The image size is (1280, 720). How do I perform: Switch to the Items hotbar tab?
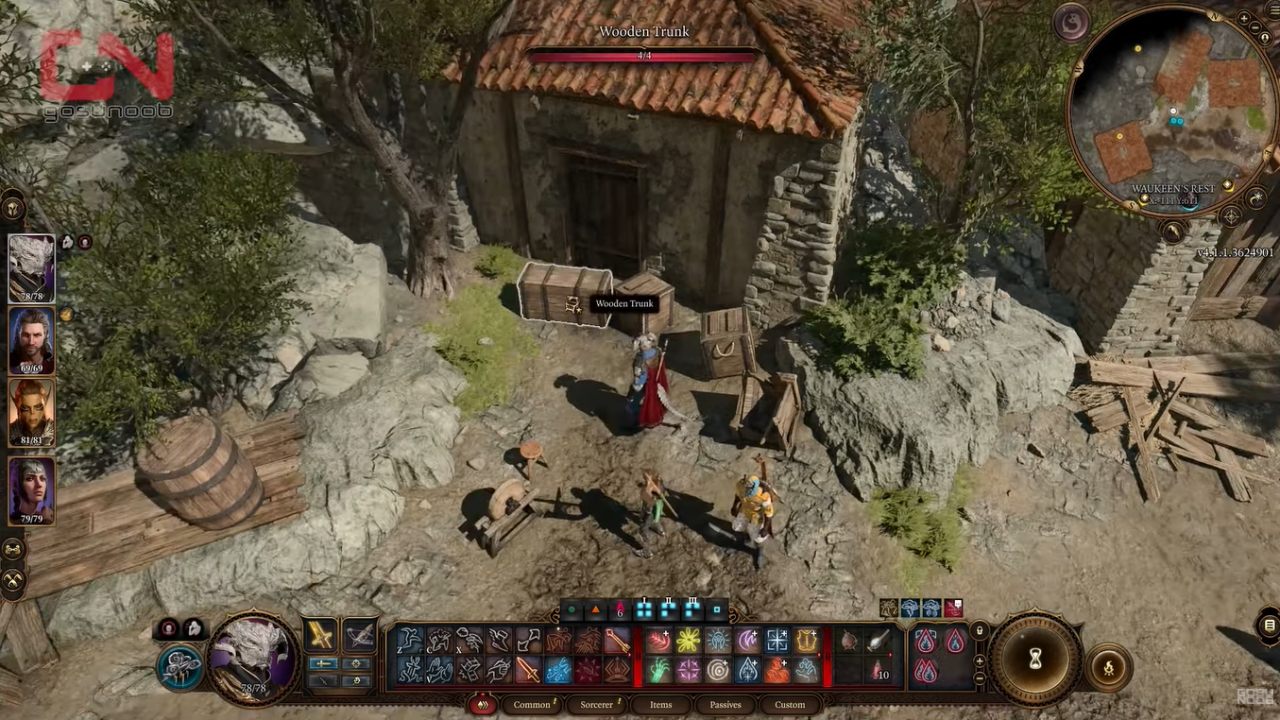pos(660,705)
